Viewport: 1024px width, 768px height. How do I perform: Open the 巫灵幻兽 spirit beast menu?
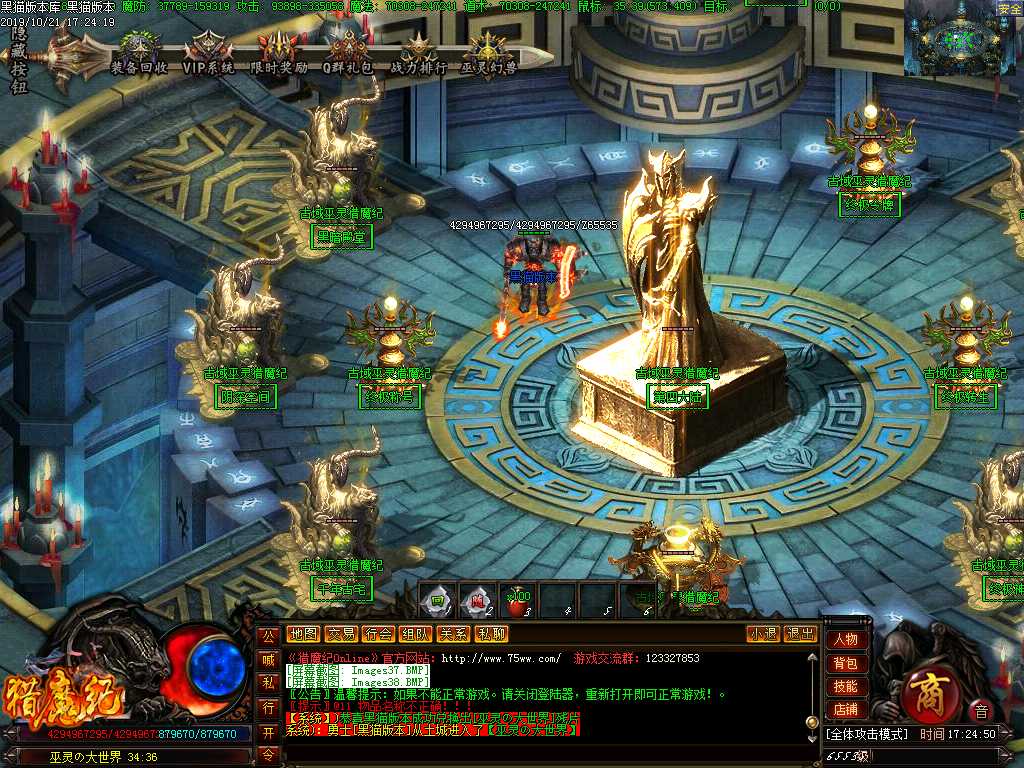[488, 53]
